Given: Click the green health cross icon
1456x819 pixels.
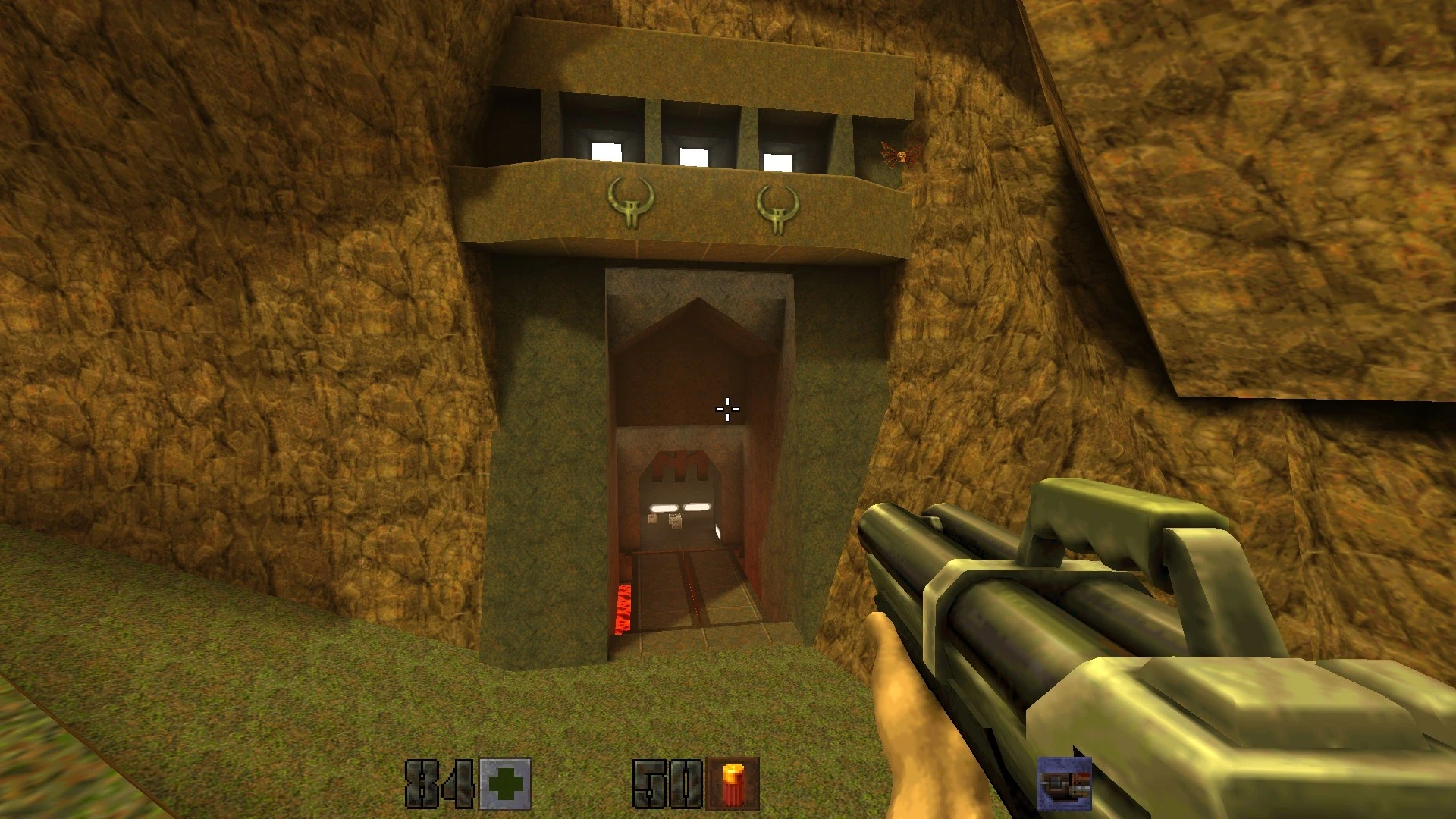Looking at the screenshot, I should (504, 783).
